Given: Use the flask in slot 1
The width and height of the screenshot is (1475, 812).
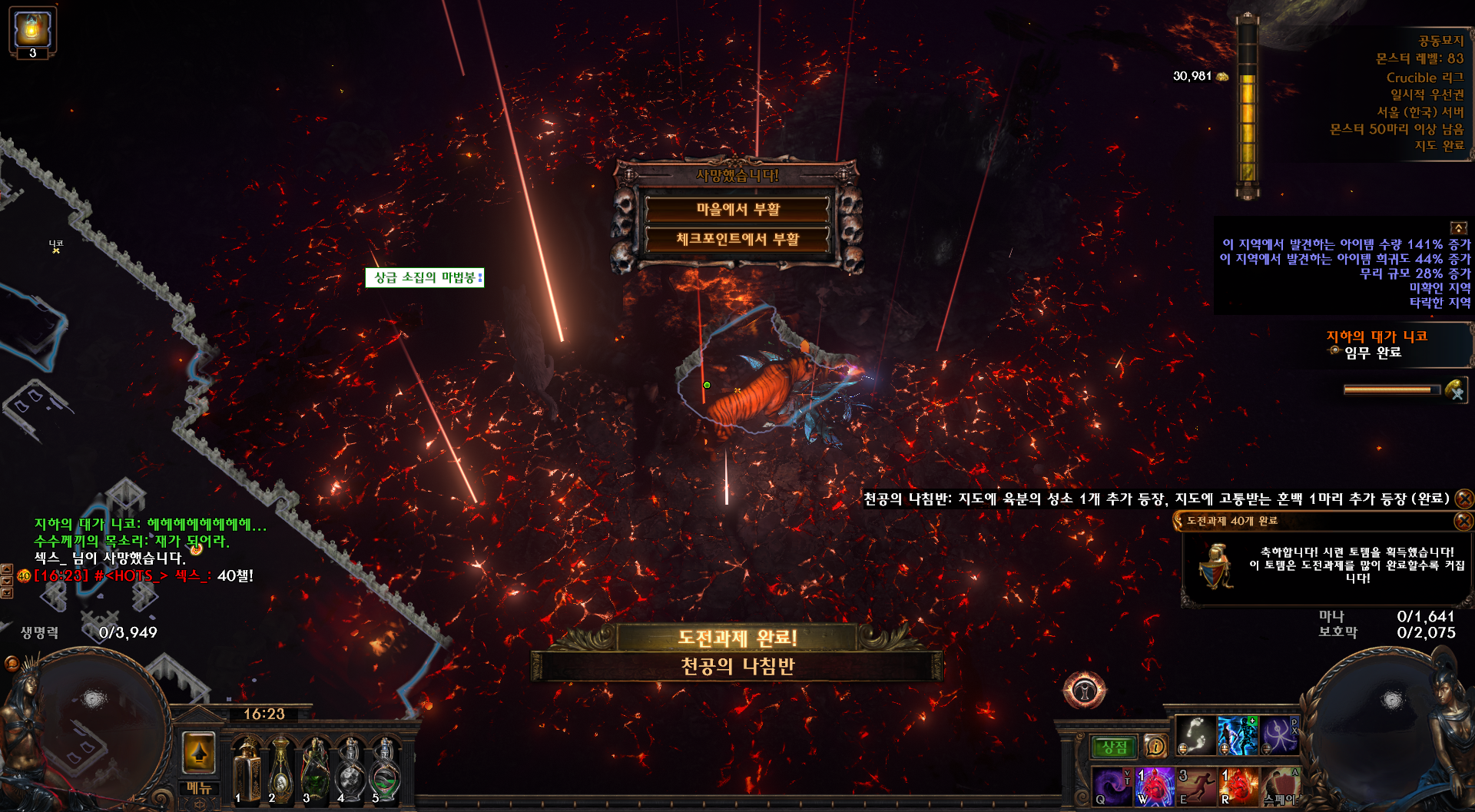Looking at the screenshot, I should pyautogui.click(x=247, y=770).
